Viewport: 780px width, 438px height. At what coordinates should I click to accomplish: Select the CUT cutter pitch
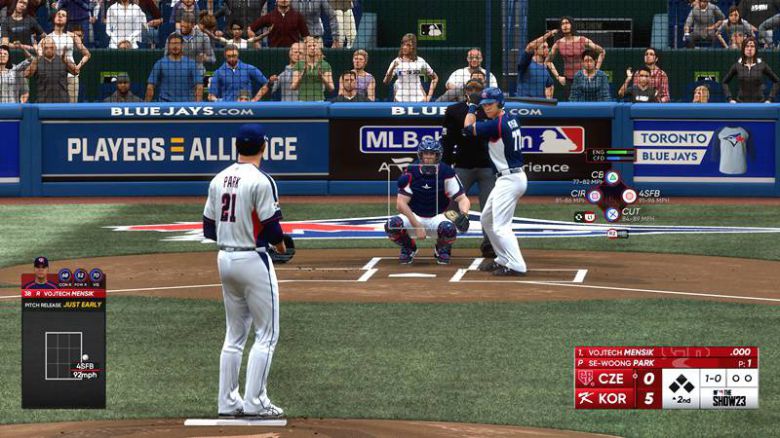point(612,214)
